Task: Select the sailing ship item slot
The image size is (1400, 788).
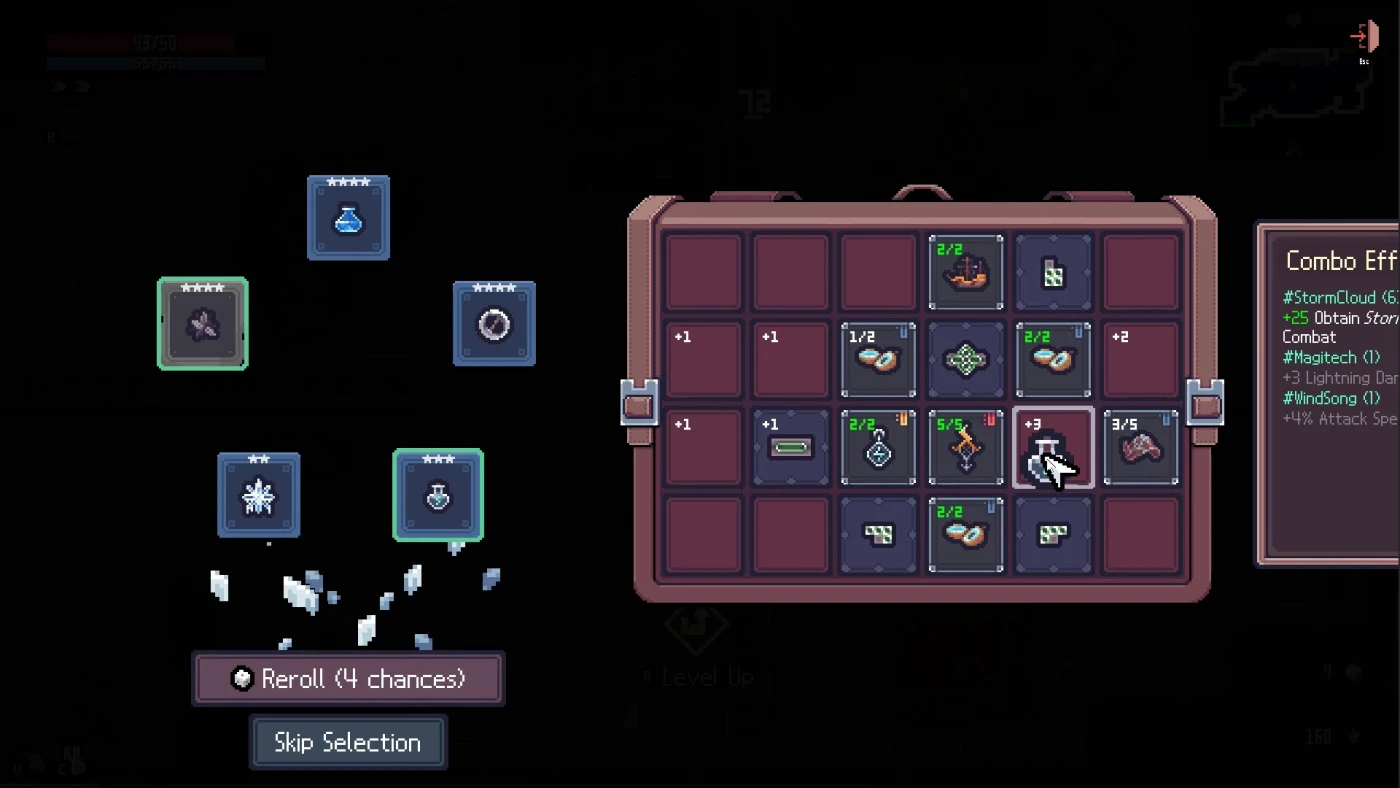Action: pyautogui.click(x=966, y=273)
